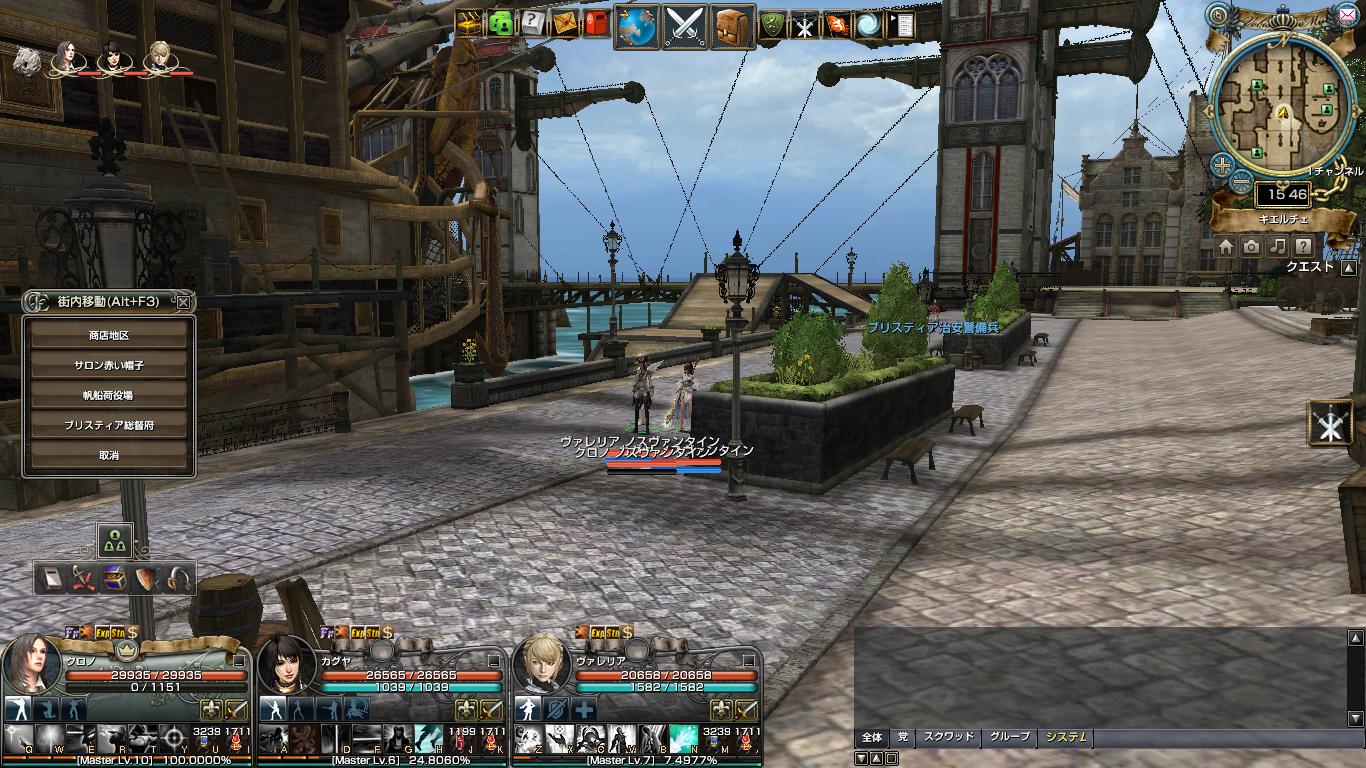Select ヴァレリア character portrait

545,664
